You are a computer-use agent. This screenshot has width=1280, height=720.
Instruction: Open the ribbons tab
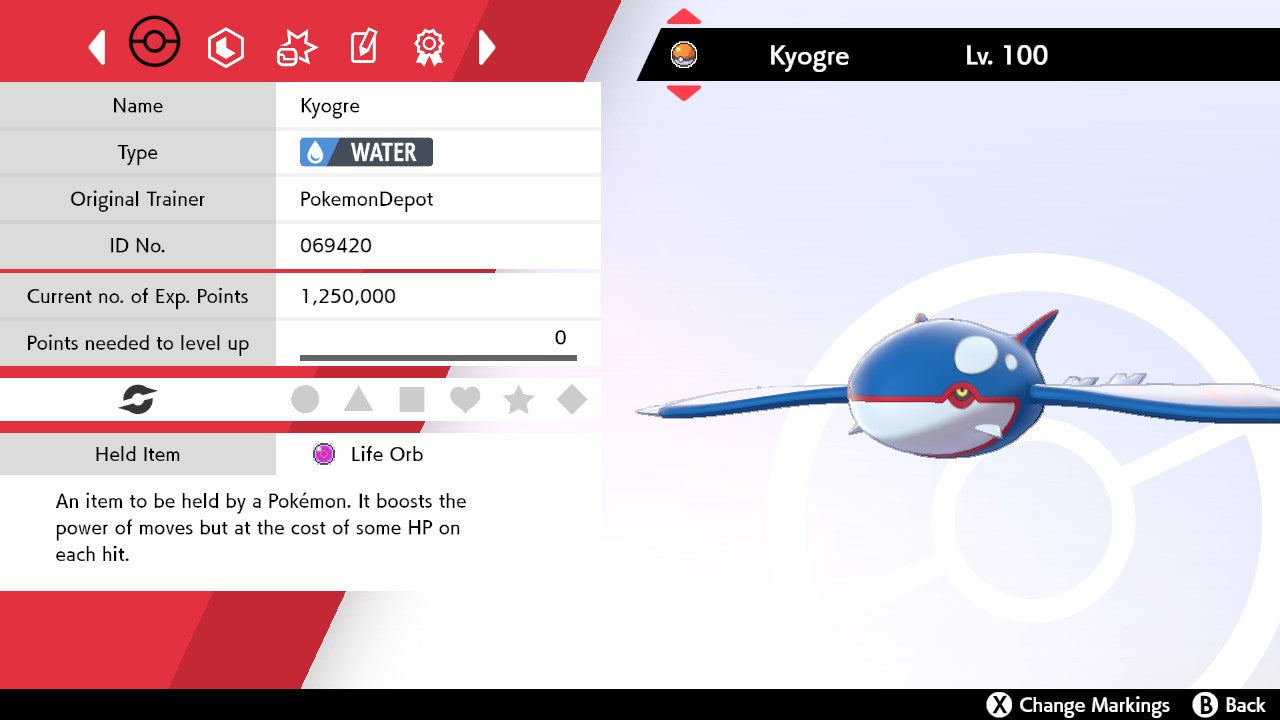pos(429,47)
